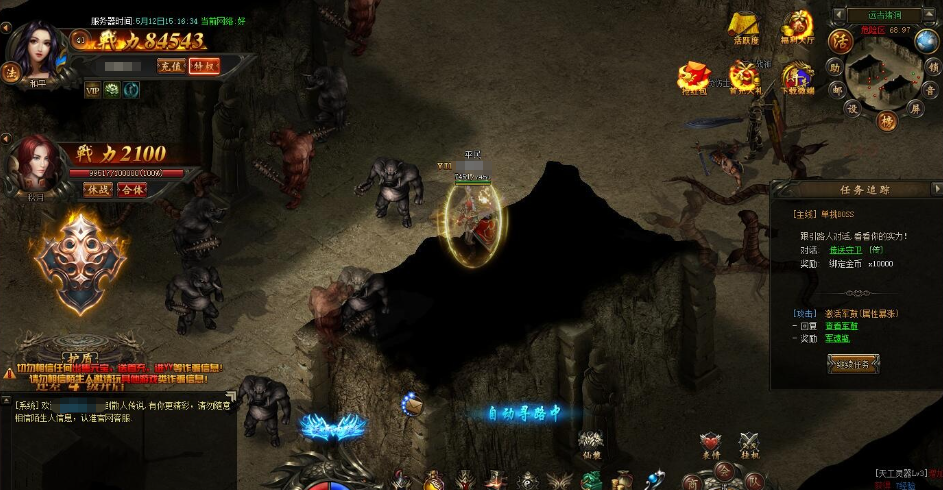
Task: Open the 充值 recharge button
Action: tap(169, 66)
